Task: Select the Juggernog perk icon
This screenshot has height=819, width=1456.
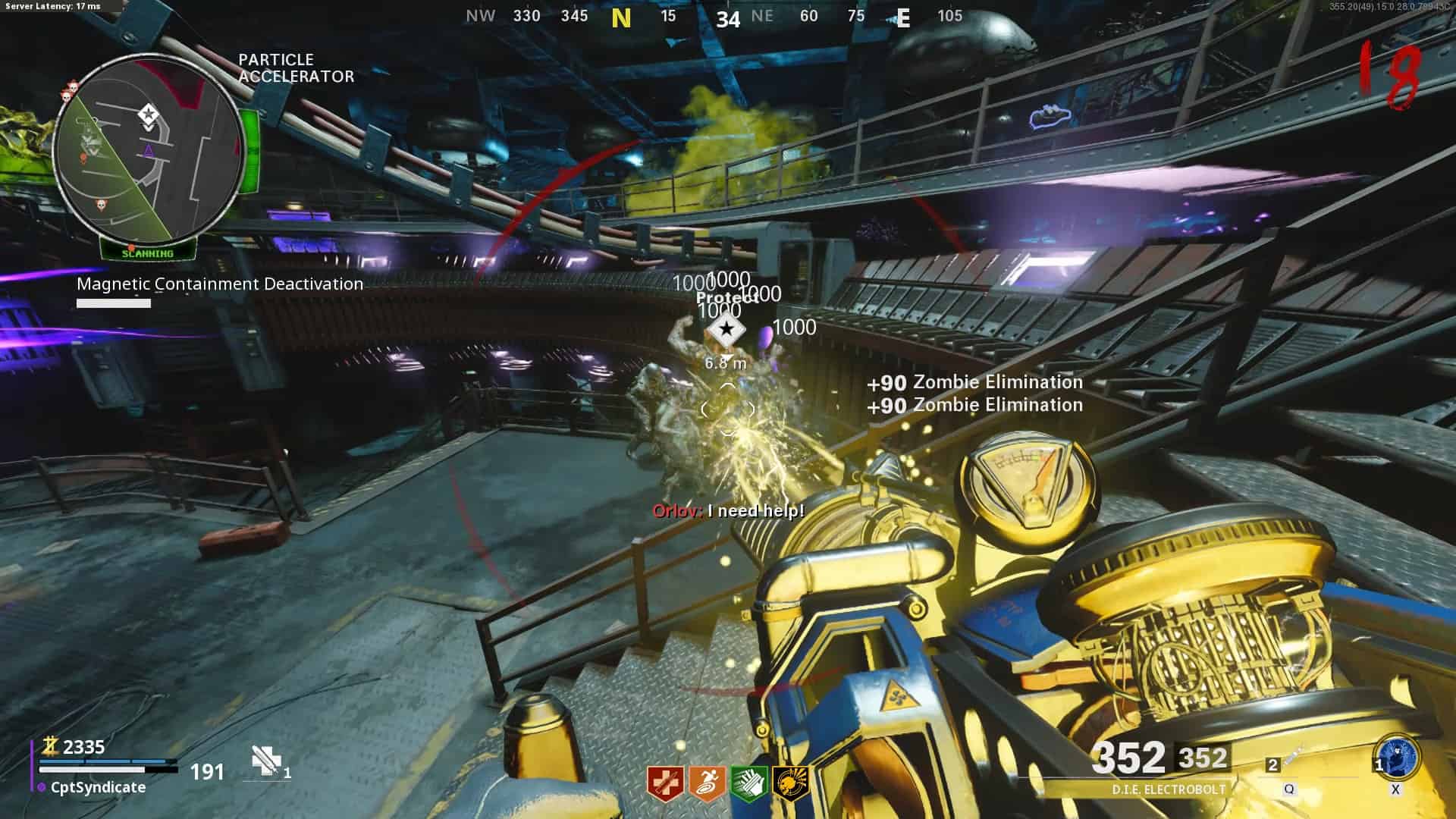Action: pyautogui.click(x=665, y=783)
